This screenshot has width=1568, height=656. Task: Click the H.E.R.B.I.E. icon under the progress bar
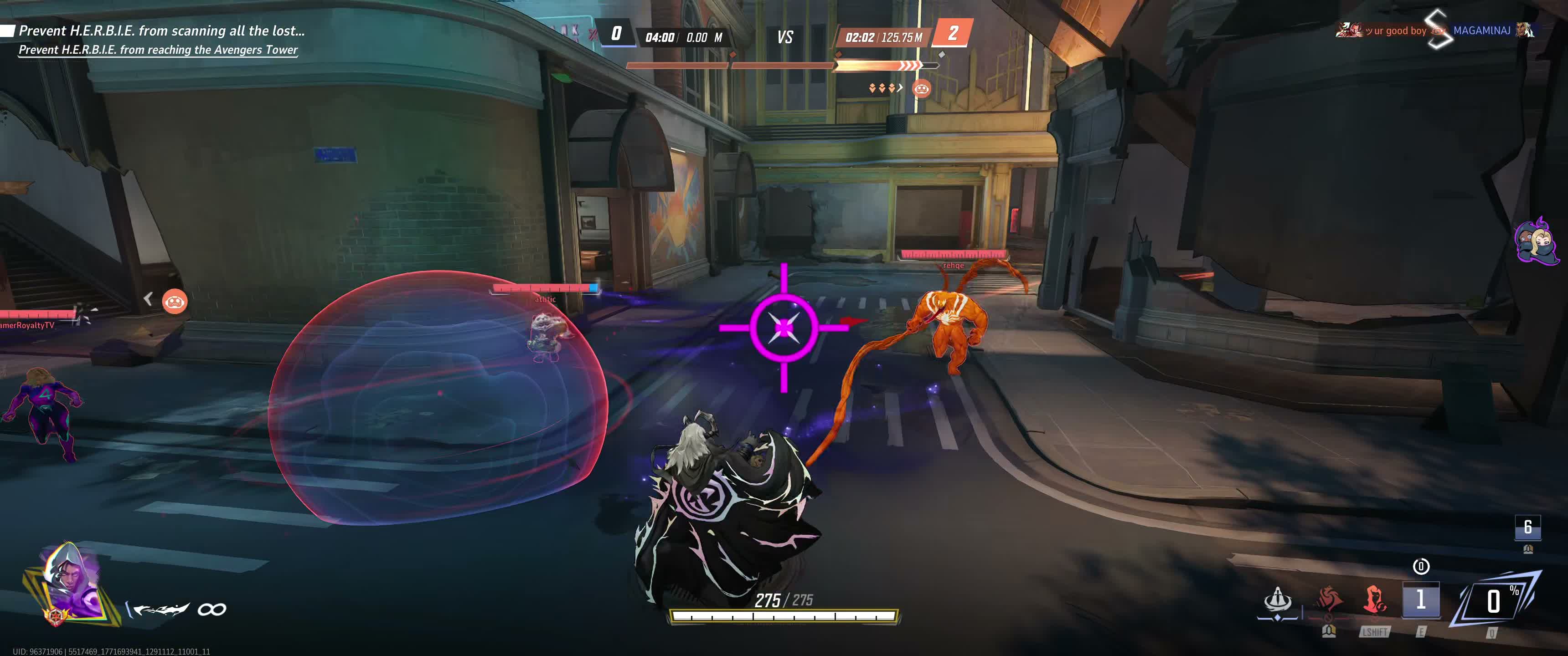point(921,89)
